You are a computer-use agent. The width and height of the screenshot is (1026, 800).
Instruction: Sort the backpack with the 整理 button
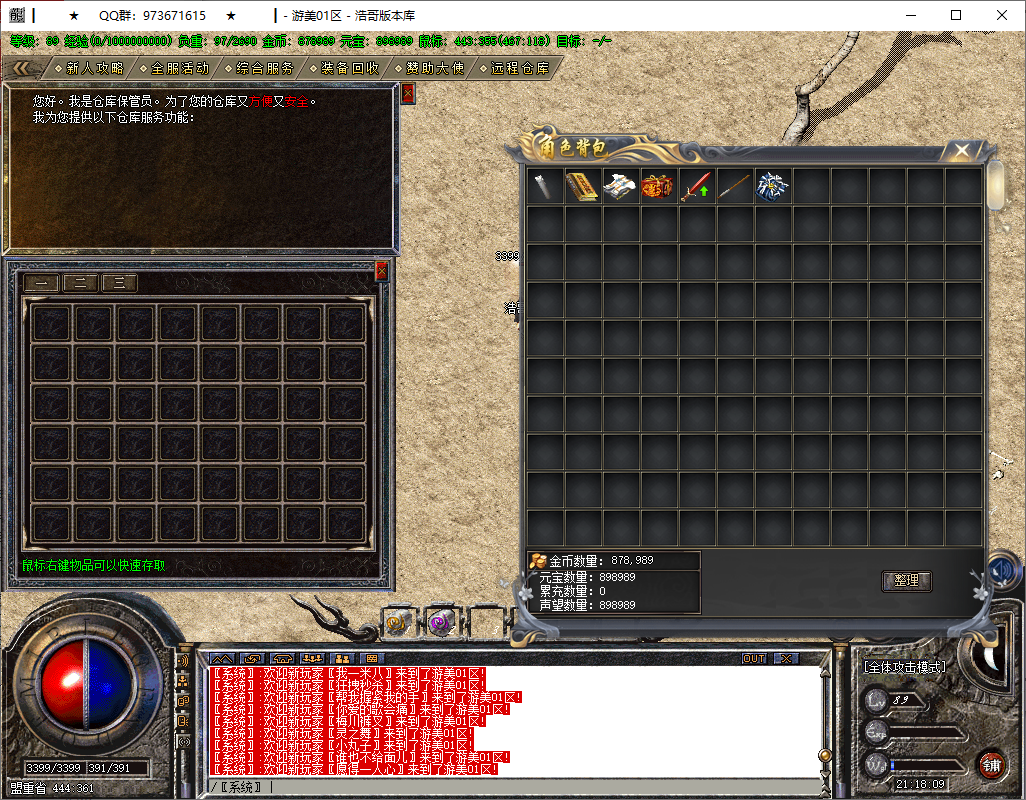click(907, 580)
